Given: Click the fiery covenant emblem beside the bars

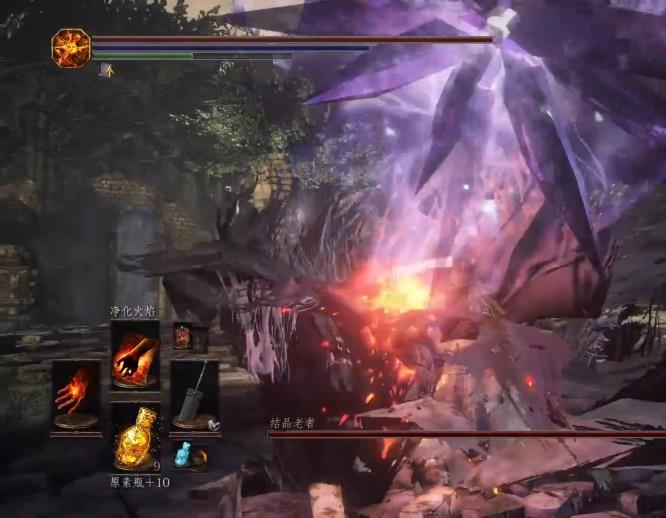Looking at the screenshot, I should coord(71,48).
